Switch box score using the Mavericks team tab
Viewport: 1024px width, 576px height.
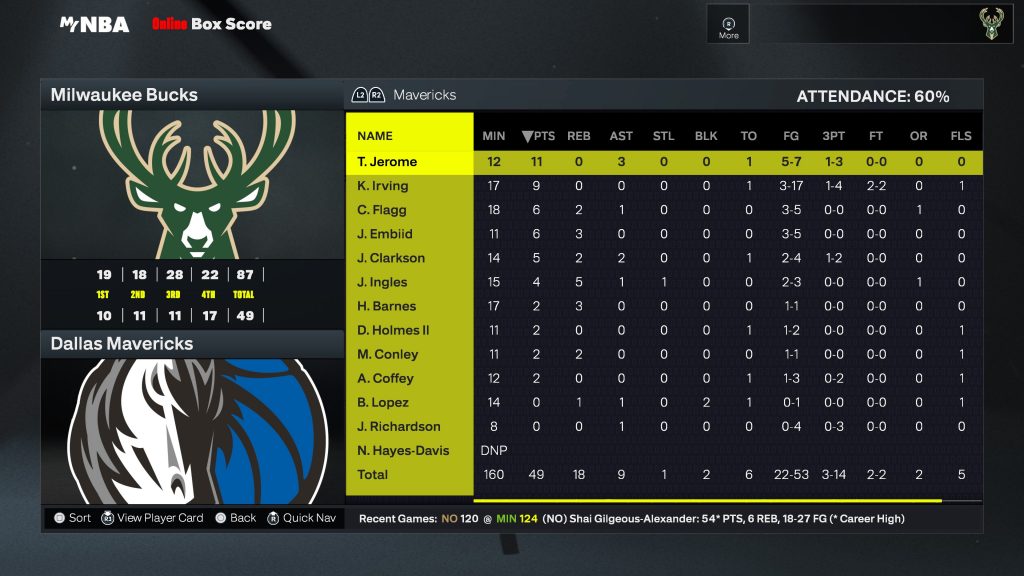424,95
